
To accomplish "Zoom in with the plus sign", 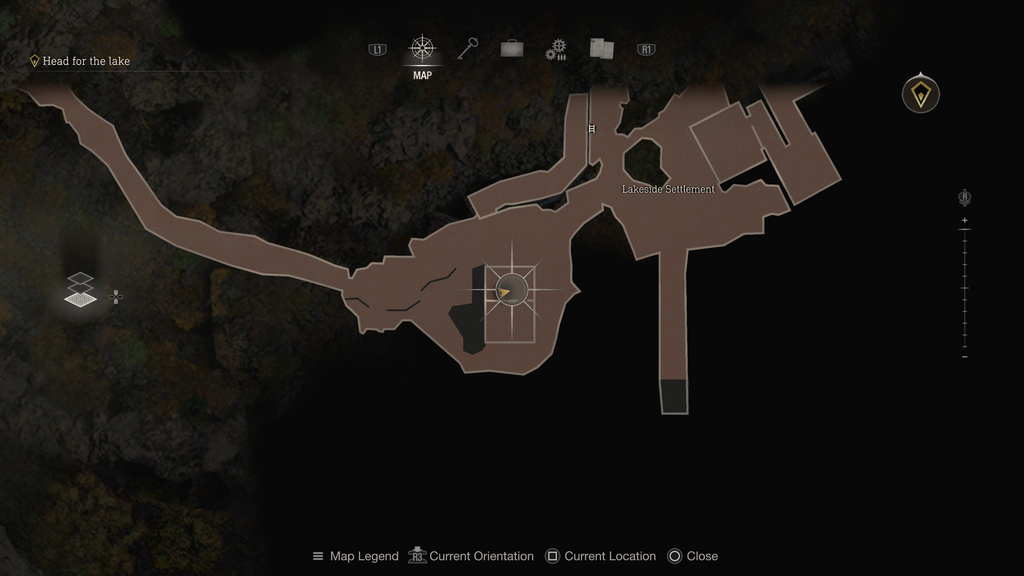I will [x=964, y=220].
